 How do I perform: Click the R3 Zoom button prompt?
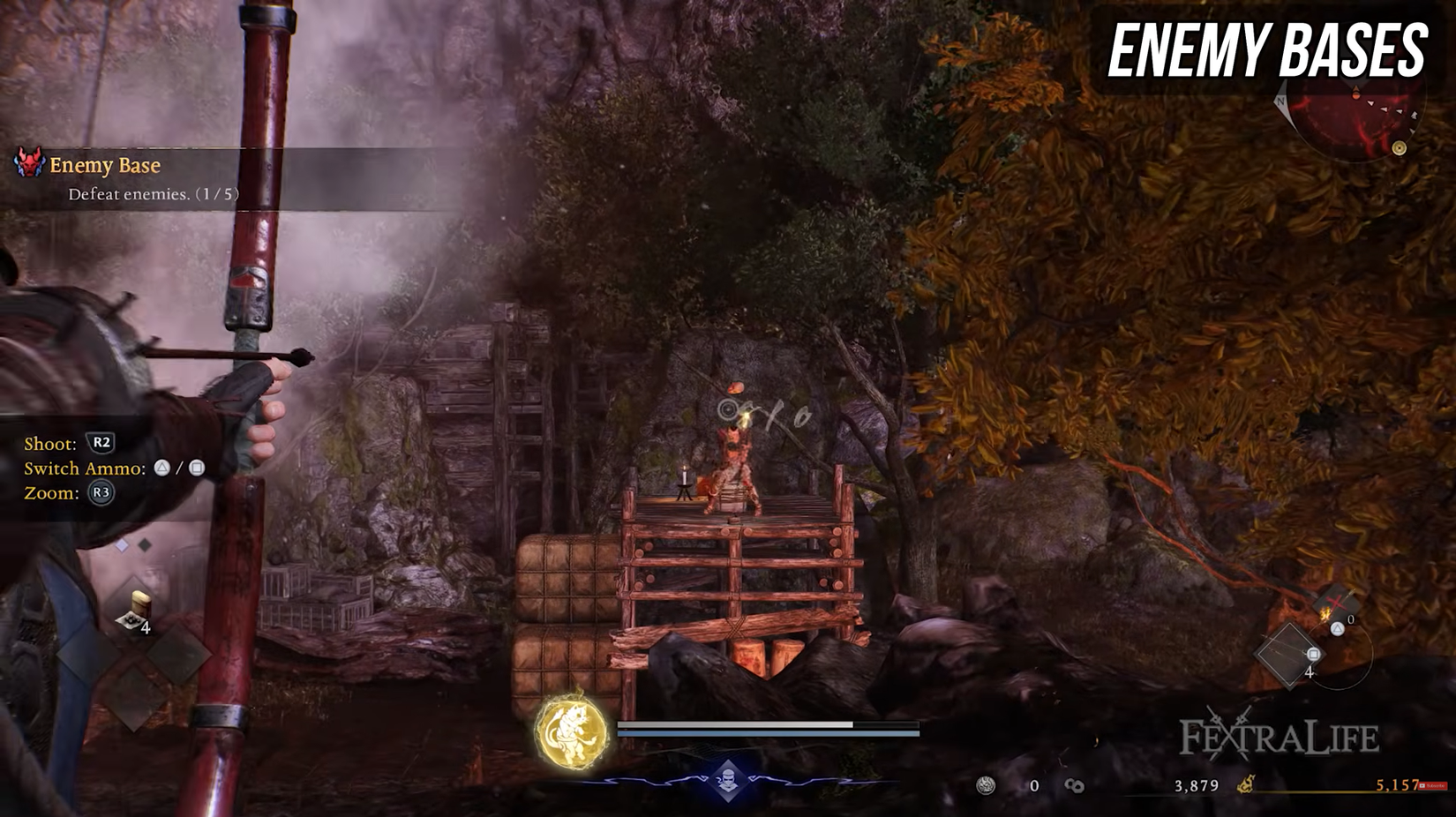pyautogui.click(x=101, y=491)
